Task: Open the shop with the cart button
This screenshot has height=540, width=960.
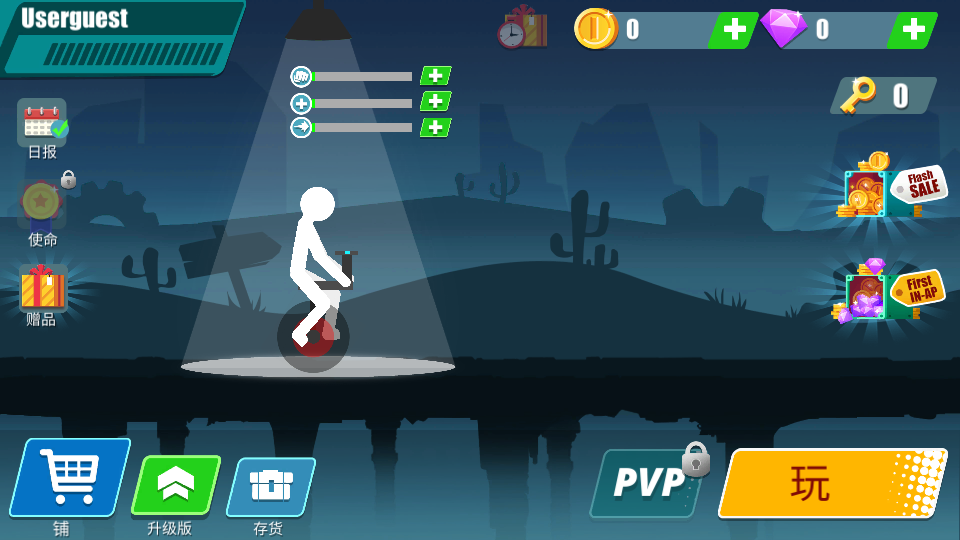Action: click(x=70, y=477)
